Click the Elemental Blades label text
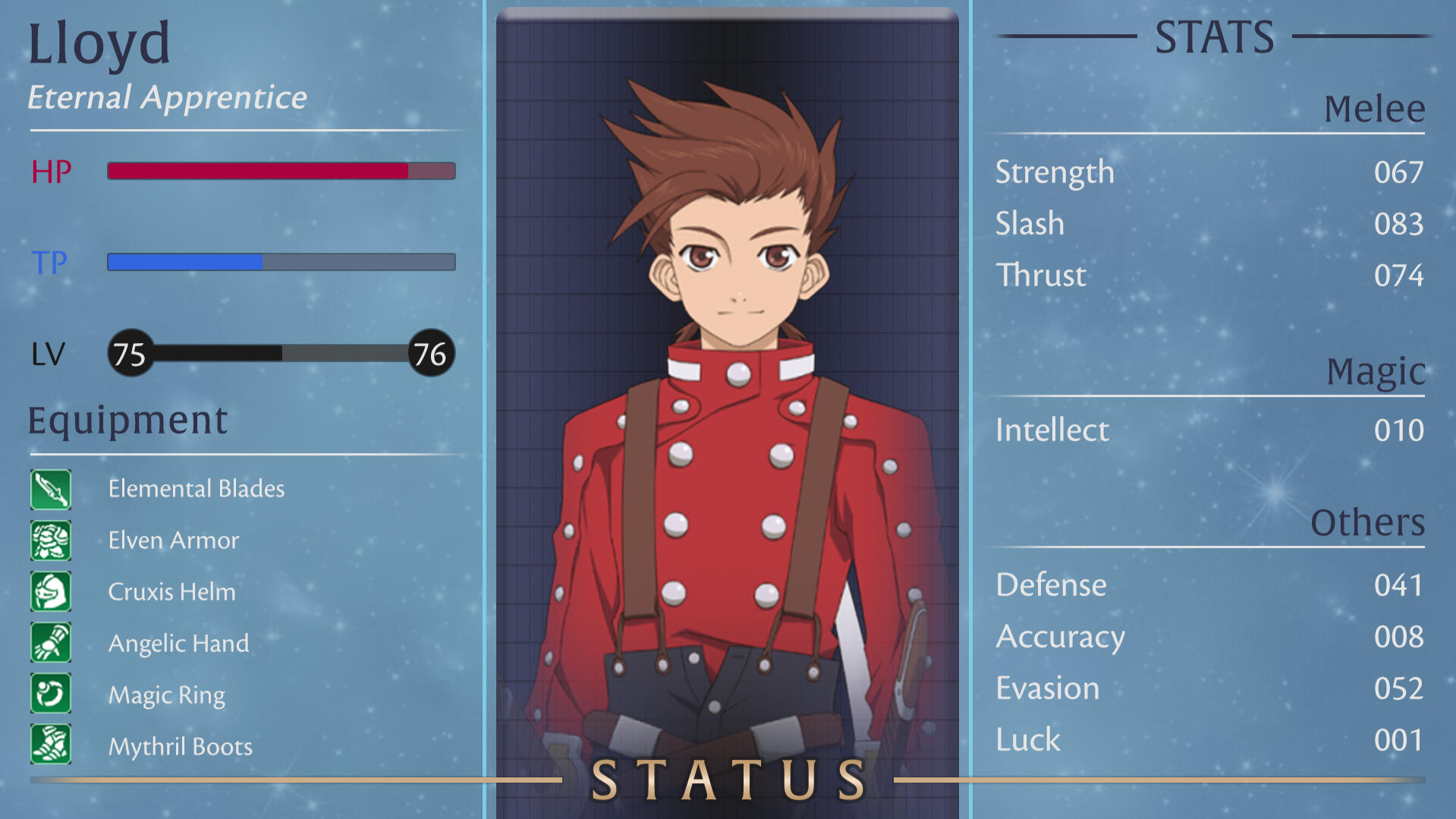Image resolution: width=1456 pixels, height=819 pixels. coord(196,489)
